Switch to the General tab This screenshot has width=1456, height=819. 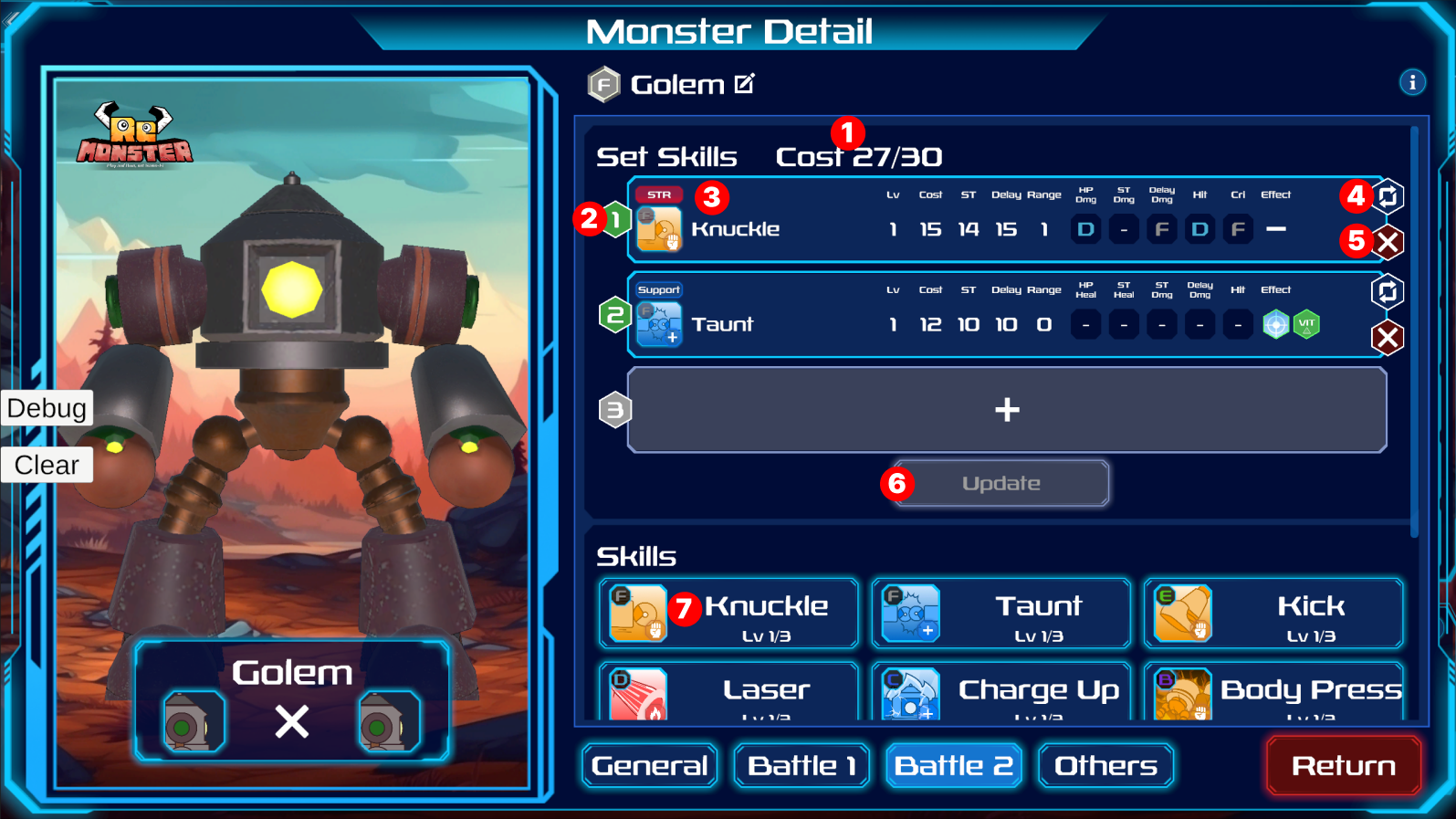tap(649, 765)
